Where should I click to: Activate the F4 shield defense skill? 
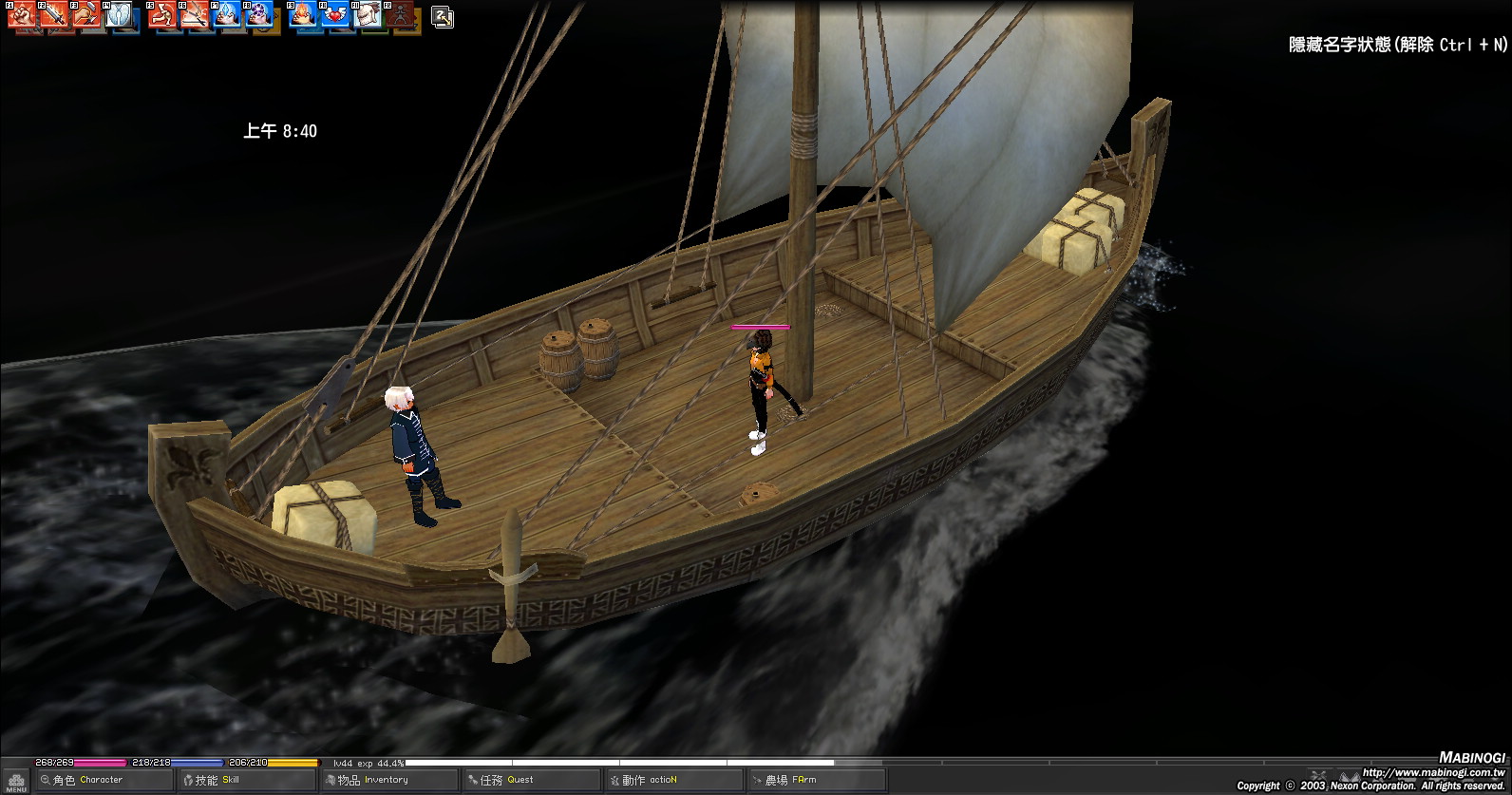(x=119, y=14)
